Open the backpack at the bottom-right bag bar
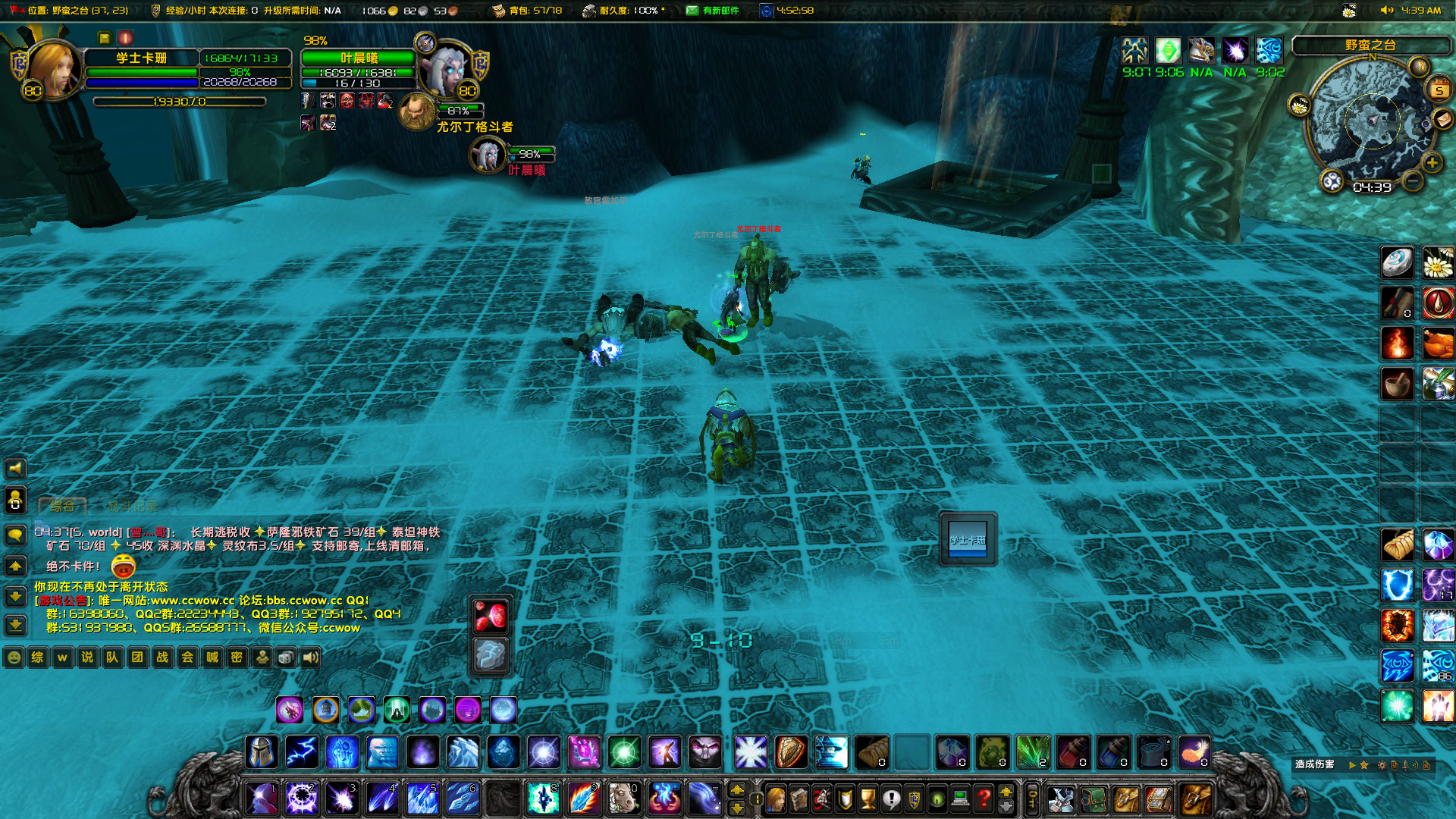Viewport: 1456px width, 819px height. click(x=1195, y=800)
